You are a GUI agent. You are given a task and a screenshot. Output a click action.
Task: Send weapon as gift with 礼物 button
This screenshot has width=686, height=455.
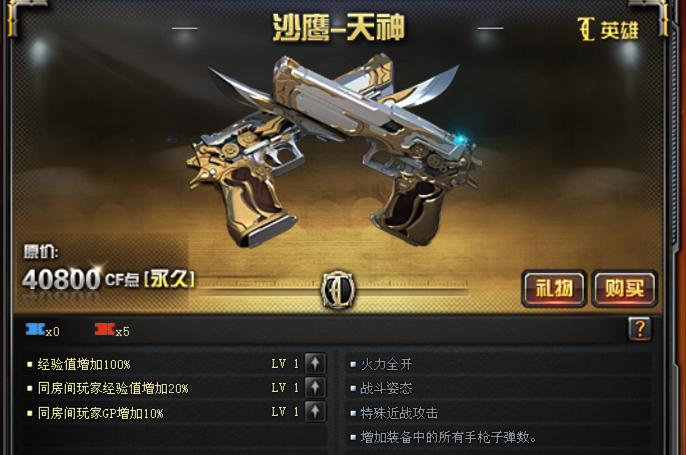[554, 289]
